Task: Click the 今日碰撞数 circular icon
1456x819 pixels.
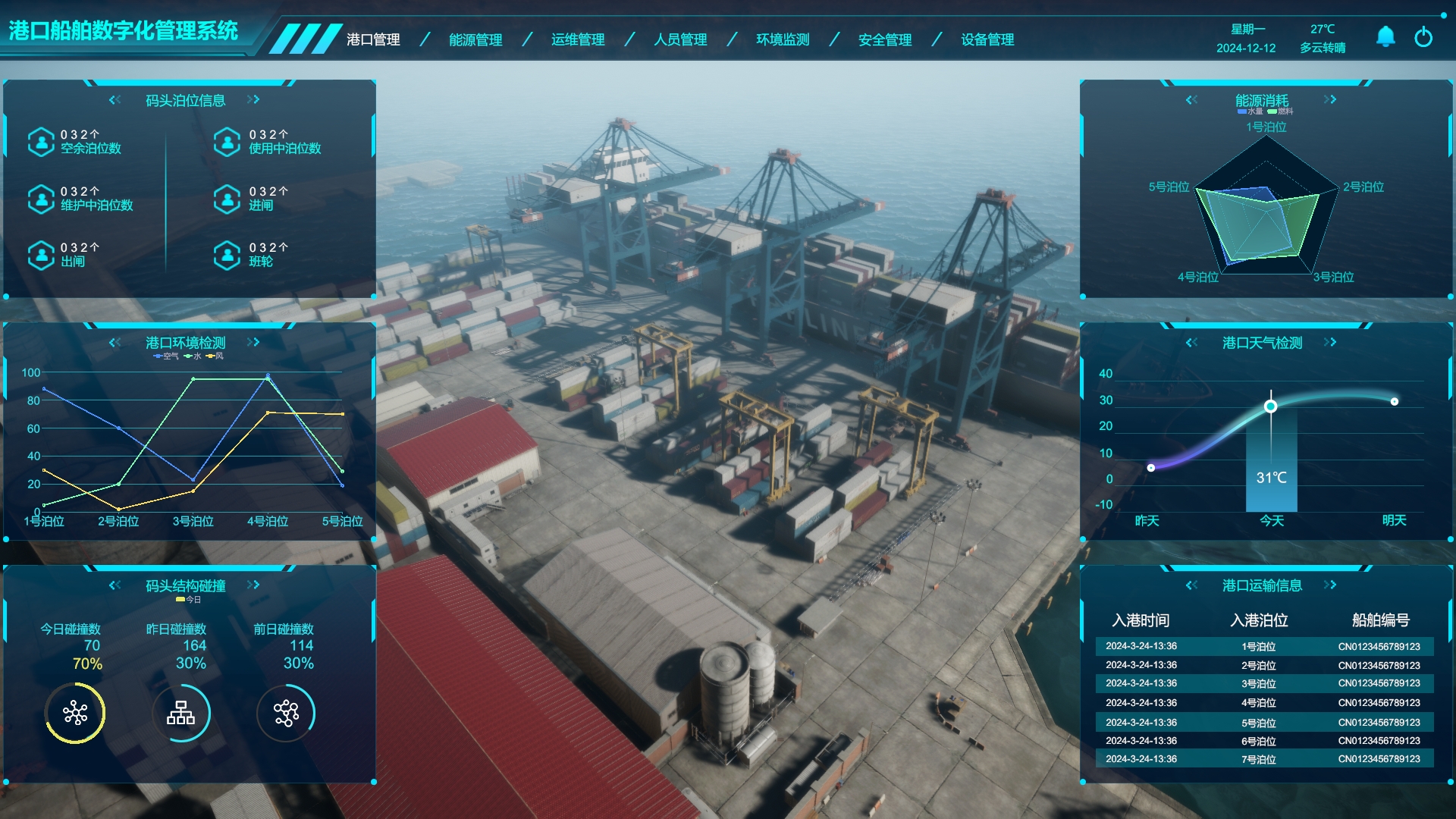Action: pyautogui.click(x=75, y=713)
